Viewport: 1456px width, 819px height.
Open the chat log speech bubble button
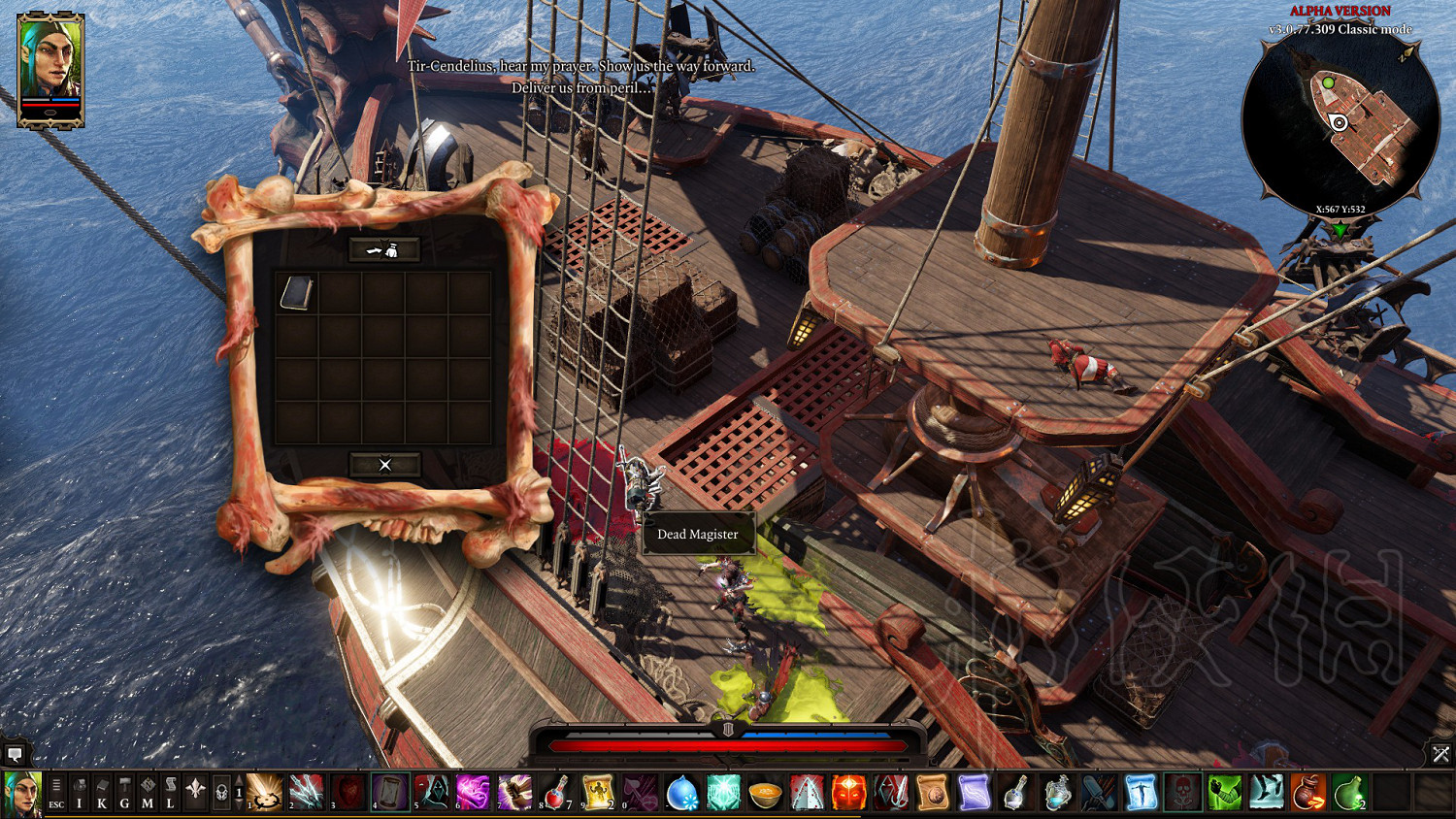coord(15,754)
